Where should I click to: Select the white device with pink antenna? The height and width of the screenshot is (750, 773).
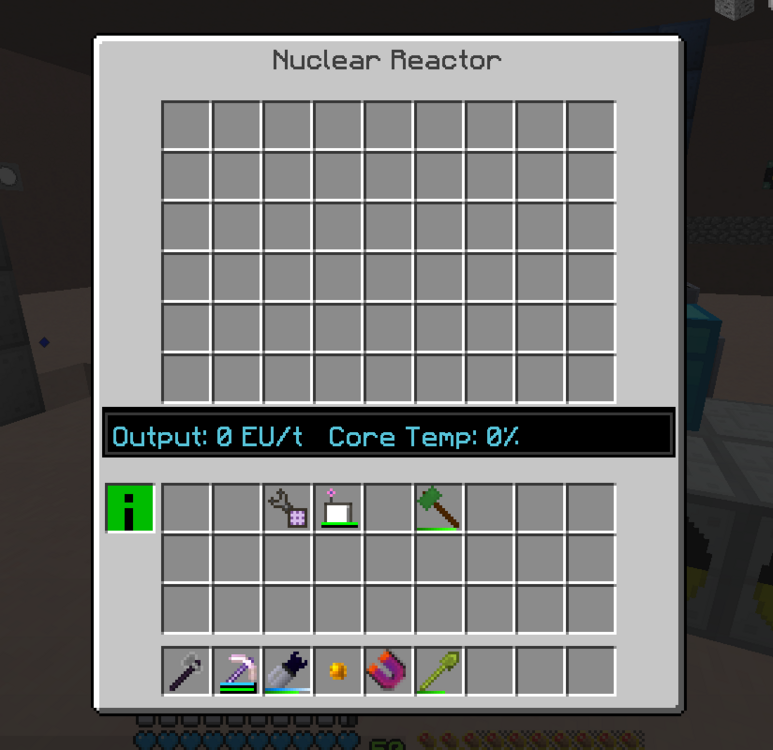point(338,508)
